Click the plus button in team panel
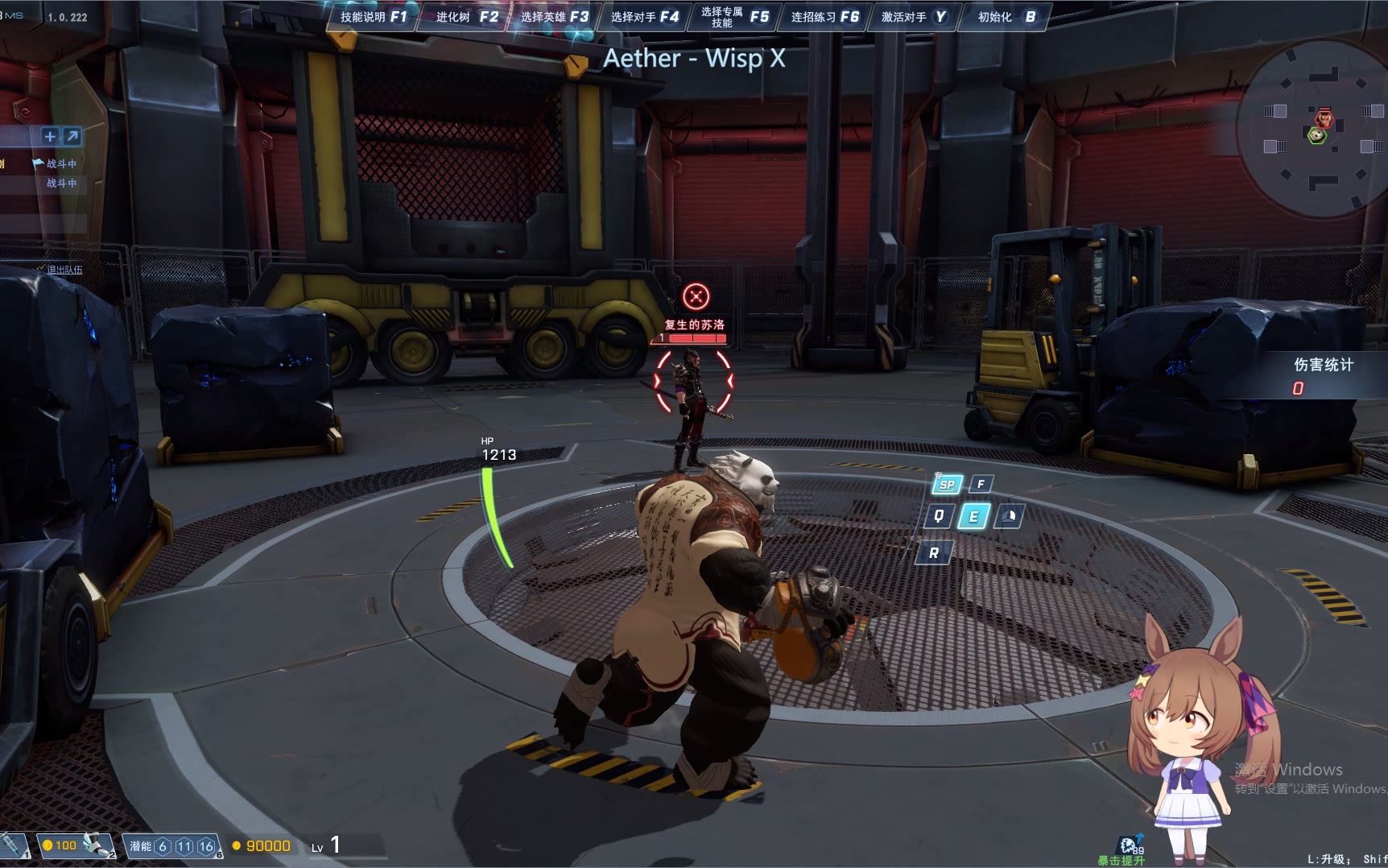This screenshot has width=1388, height=868. pos(50,136)
